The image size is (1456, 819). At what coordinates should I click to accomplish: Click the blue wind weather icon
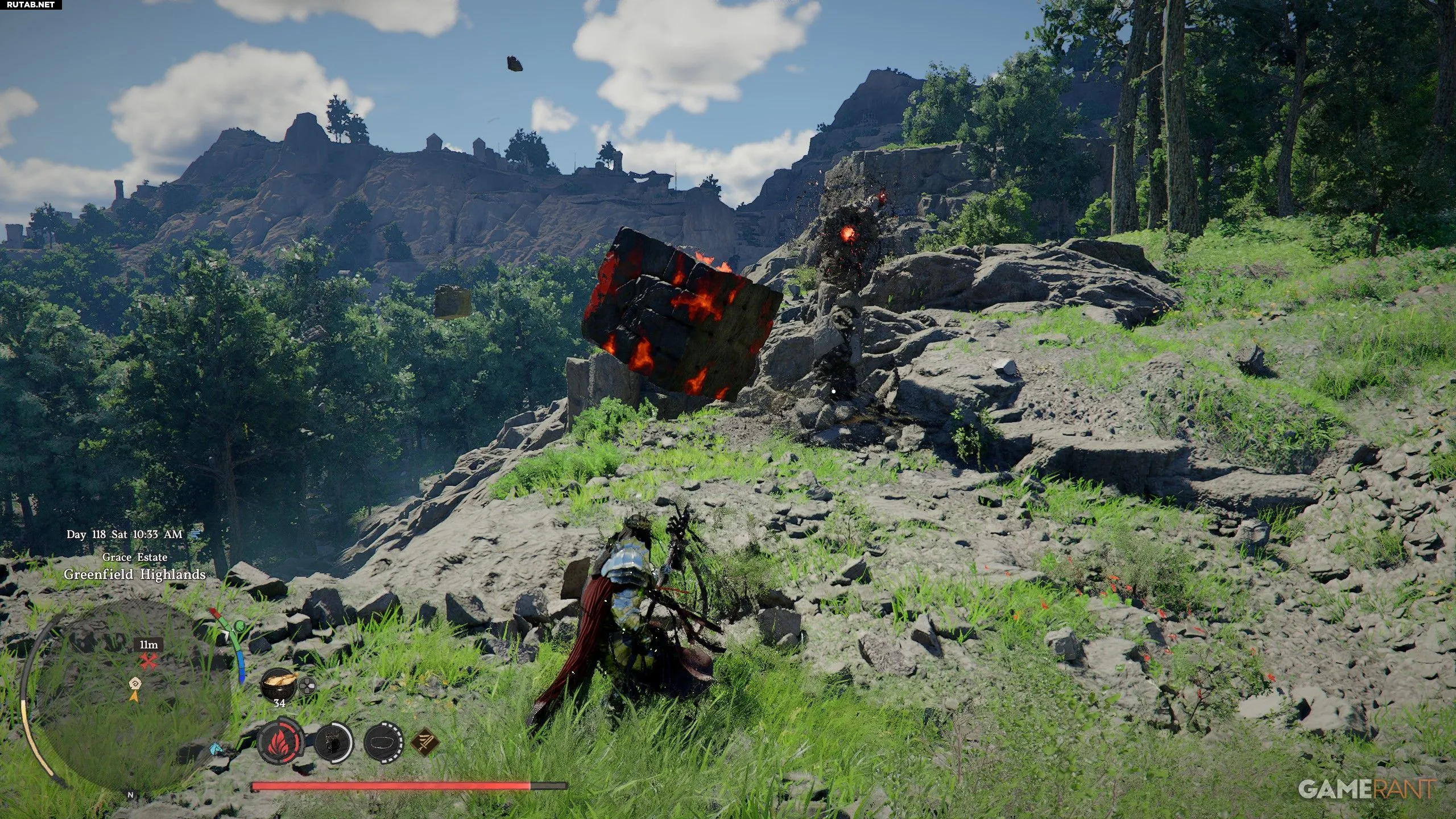tap(196, 533)
